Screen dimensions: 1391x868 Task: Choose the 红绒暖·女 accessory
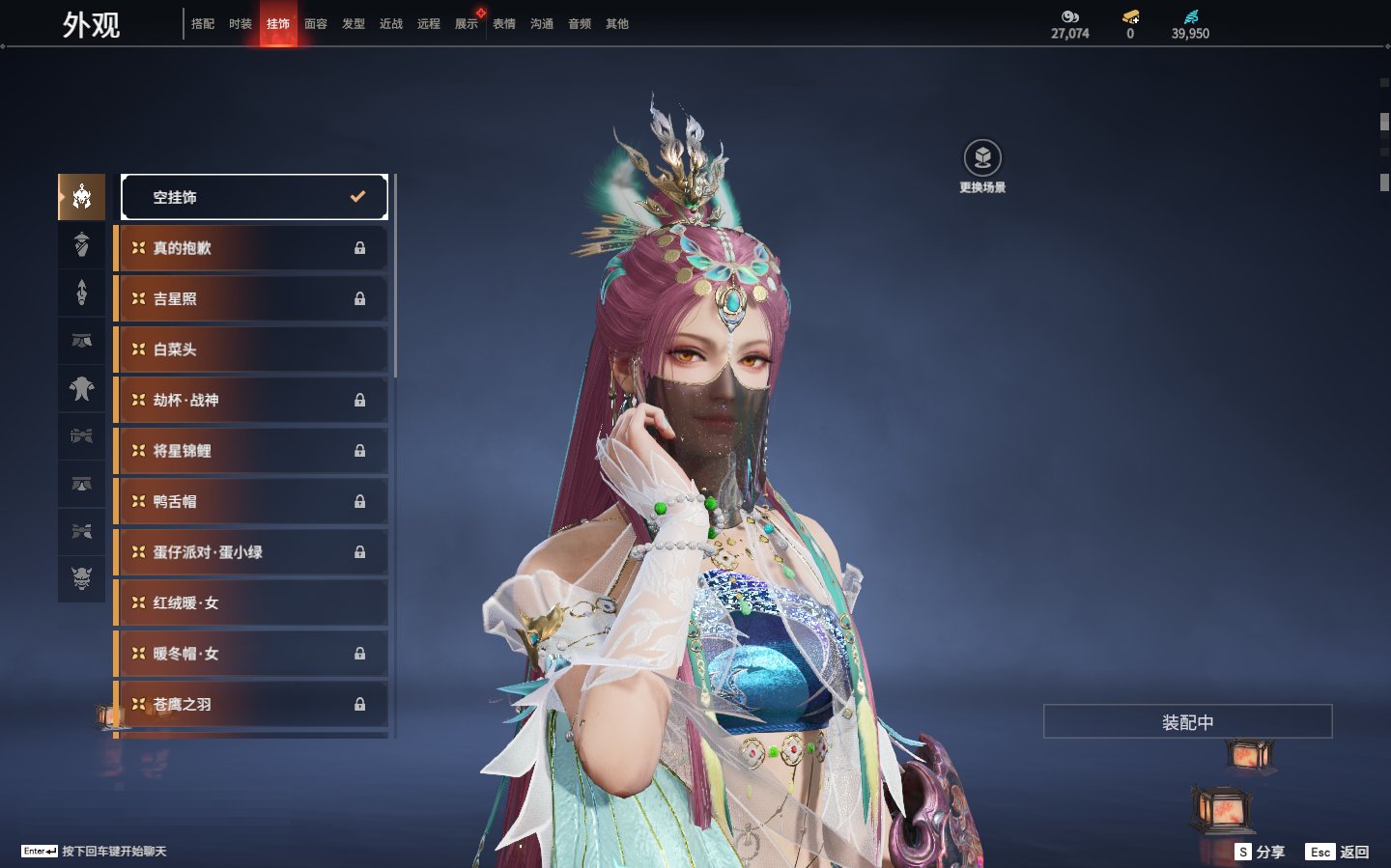(252, 602)
